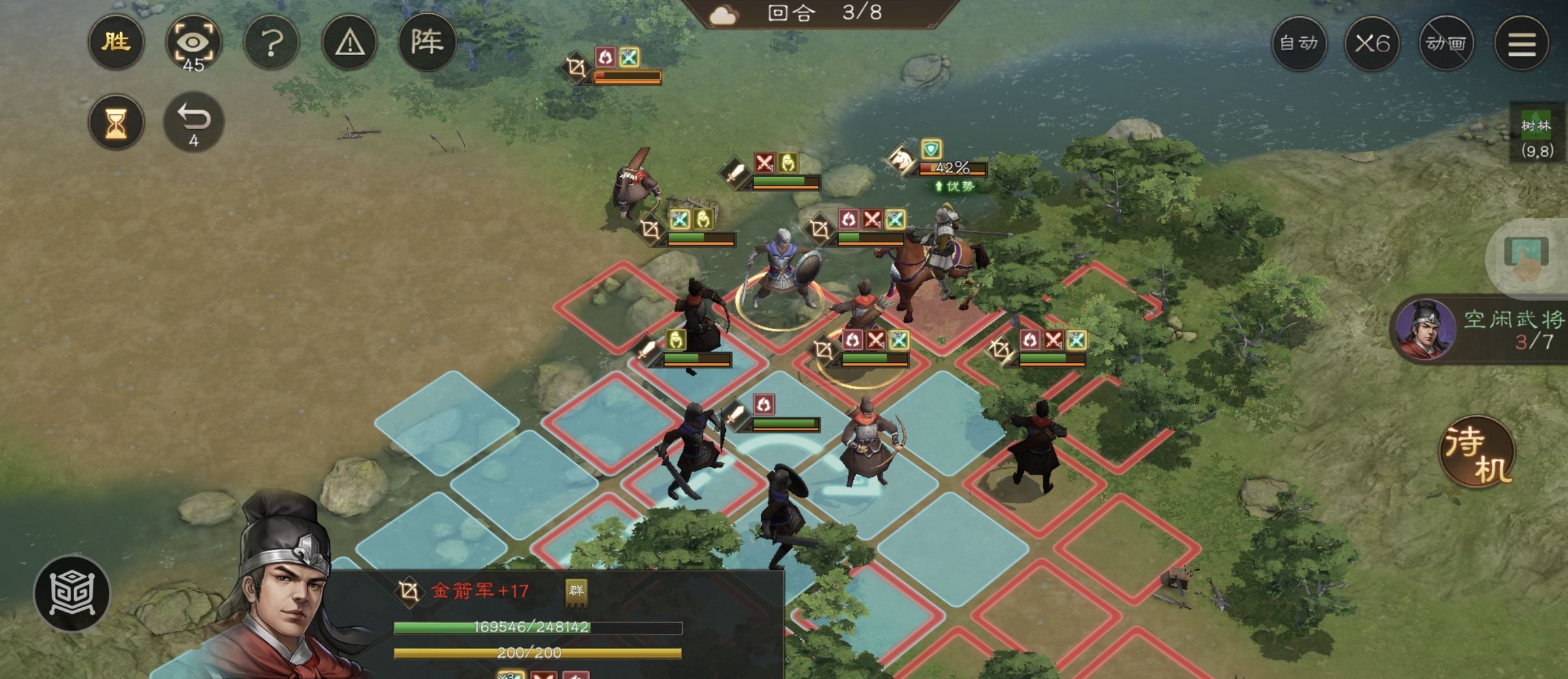Image resolution: width=1568 pixels, height=679 pixels.
Task: Select the eye scouting icon showing 45
Action: coord(194,41)
